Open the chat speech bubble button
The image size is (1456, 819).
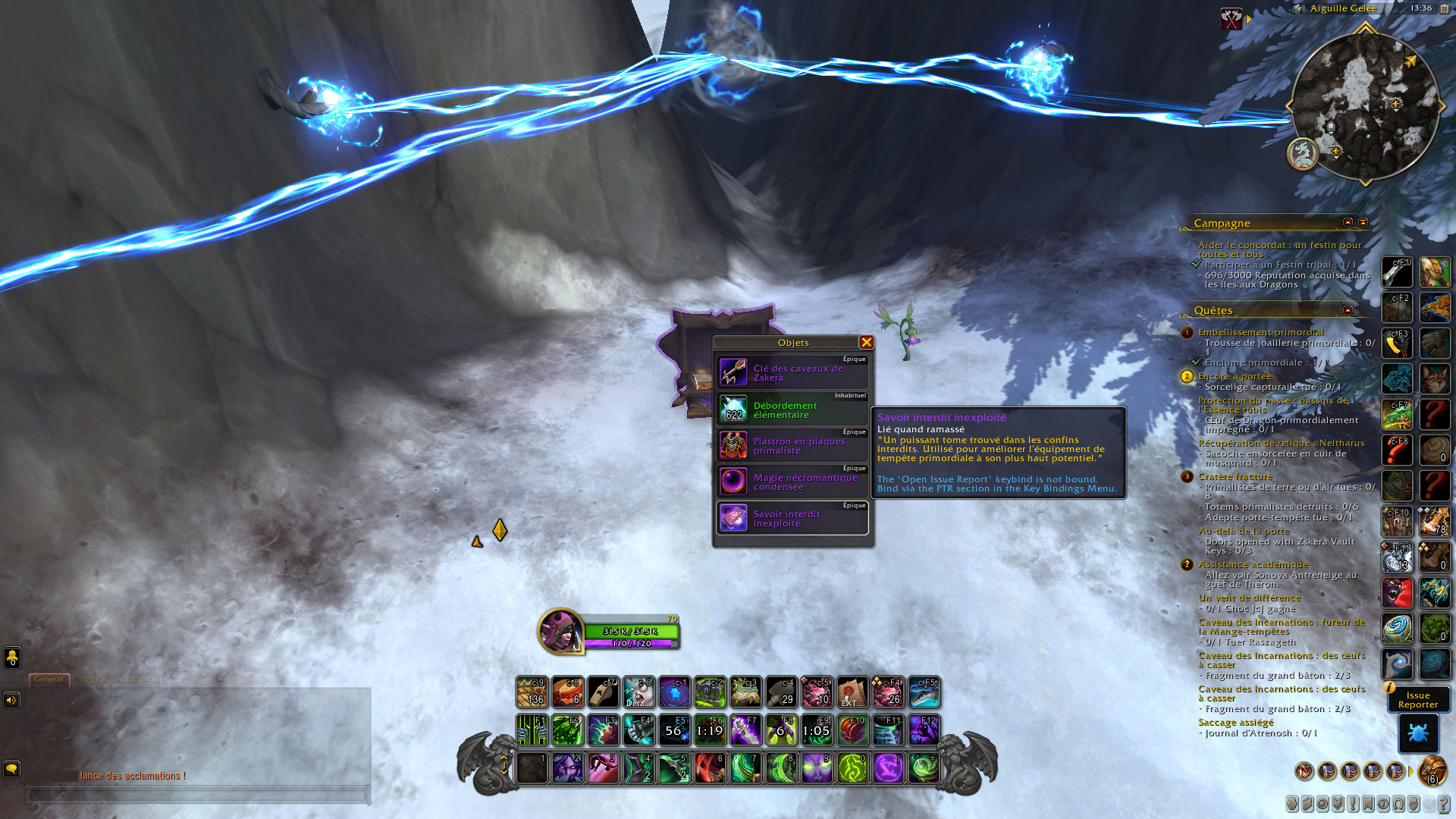[x=11, y=769]
